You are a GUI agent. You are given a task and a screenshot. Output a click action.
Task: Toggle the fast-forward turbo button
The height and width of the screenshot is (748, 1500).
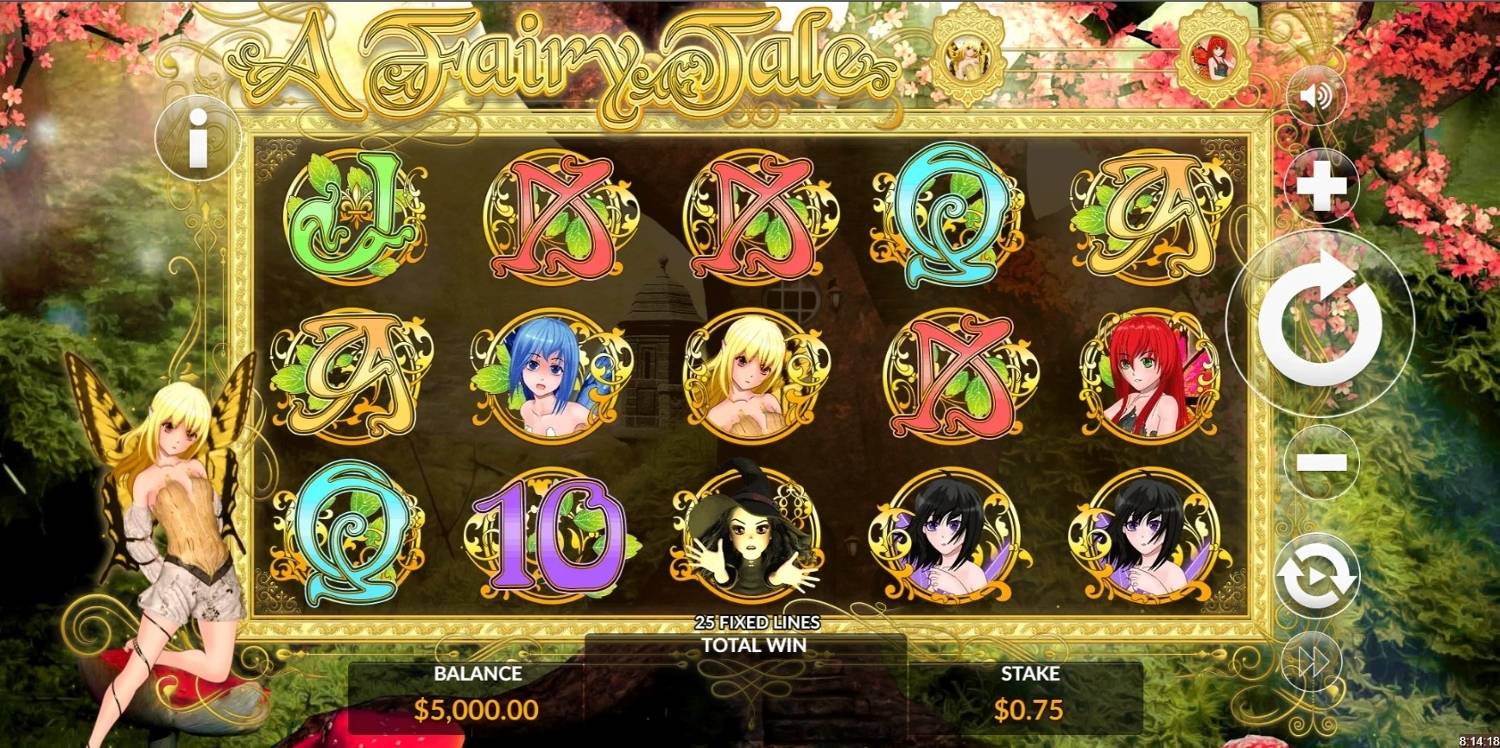tap(1315, 659)
